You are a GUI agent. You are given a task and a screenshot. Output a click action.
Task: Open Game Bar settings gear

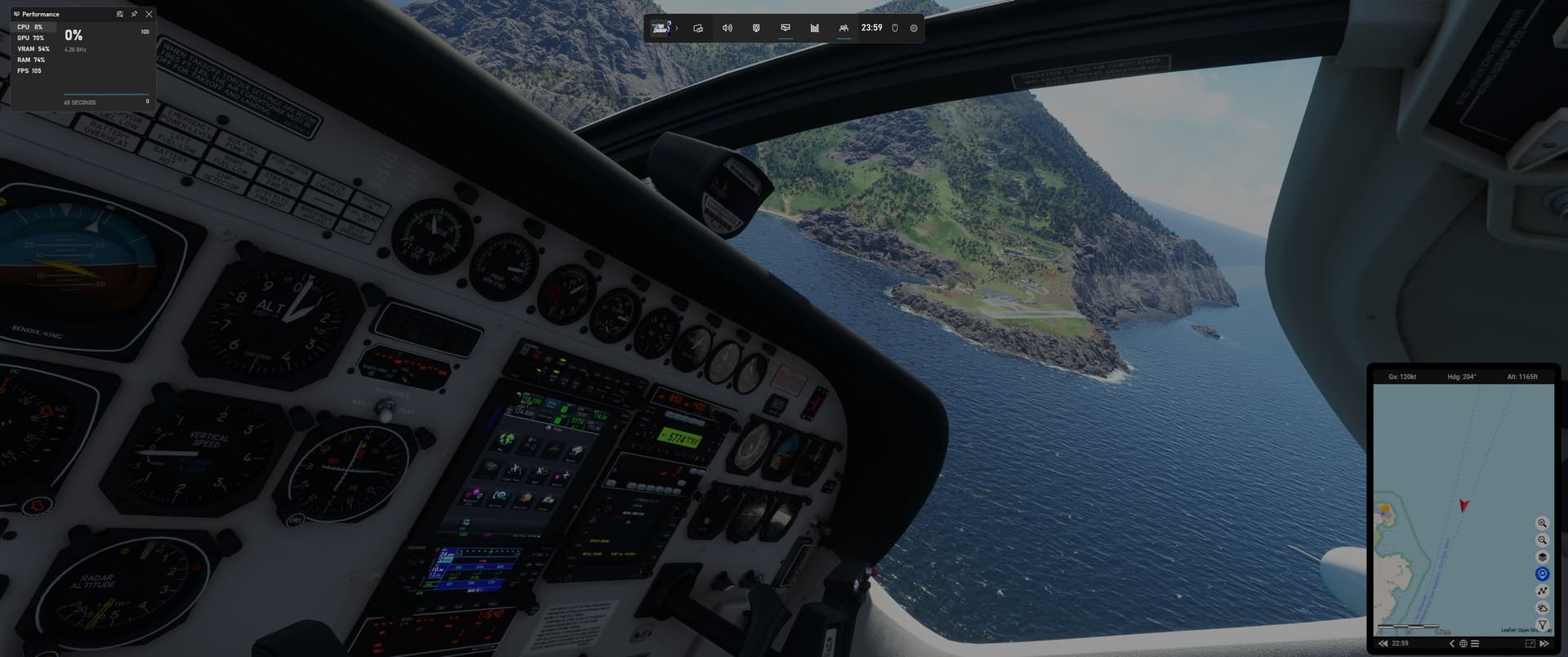pos(913,28)
